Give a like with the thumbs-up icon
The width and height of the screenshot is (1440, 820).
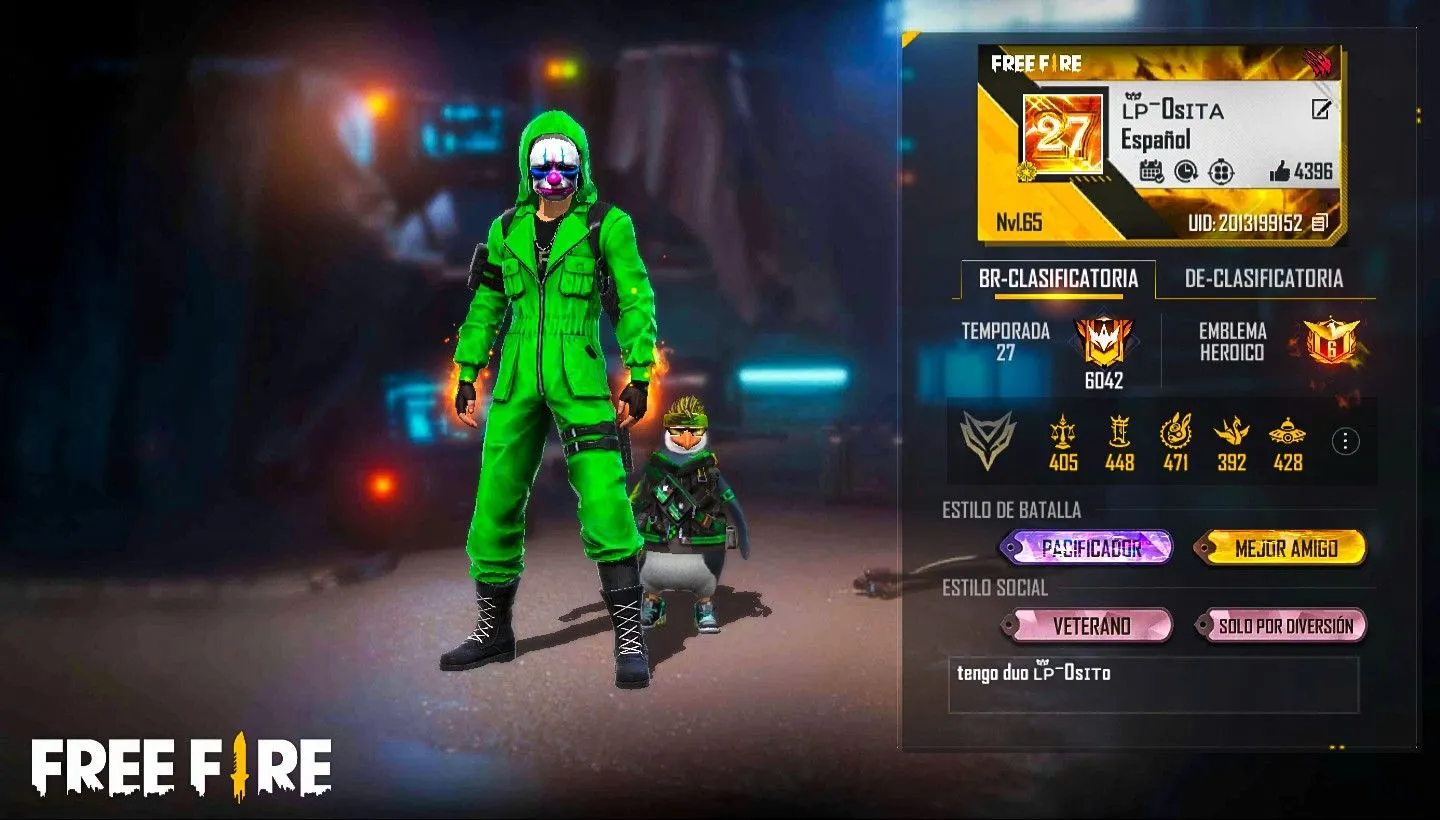pos(1280,172)
